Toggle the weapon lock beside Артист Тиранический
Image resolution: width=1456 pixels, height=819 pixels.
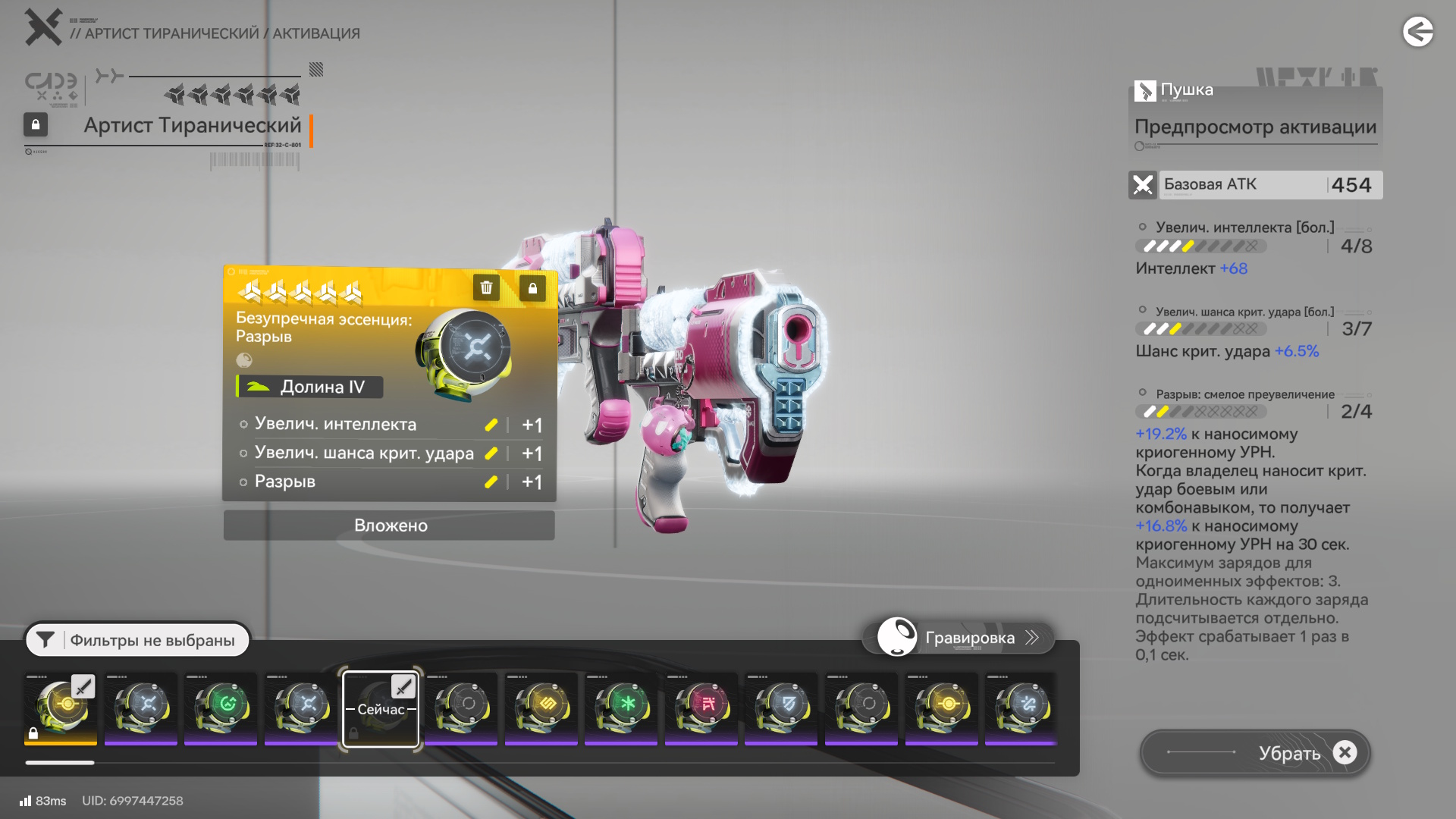[x=36, y=124]
